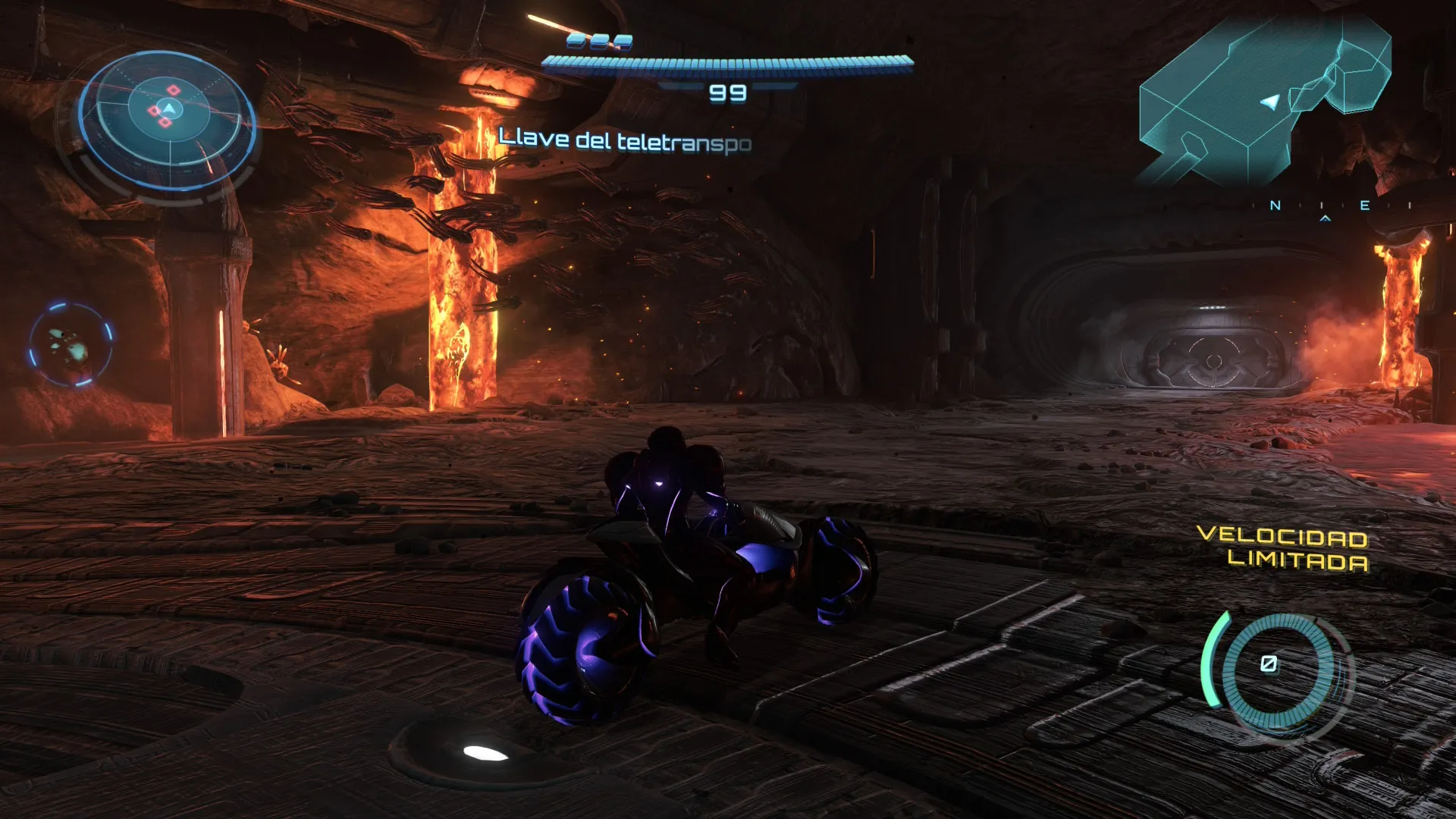Click the circular enemy radar

click(x=168, y=118)
